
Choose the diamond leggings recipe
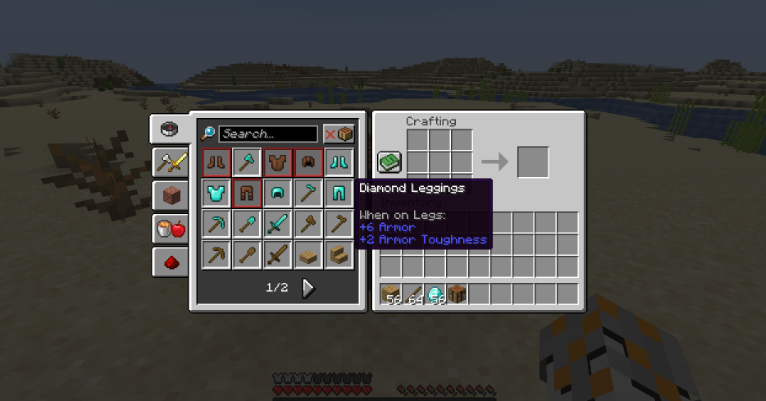point(339,192)
